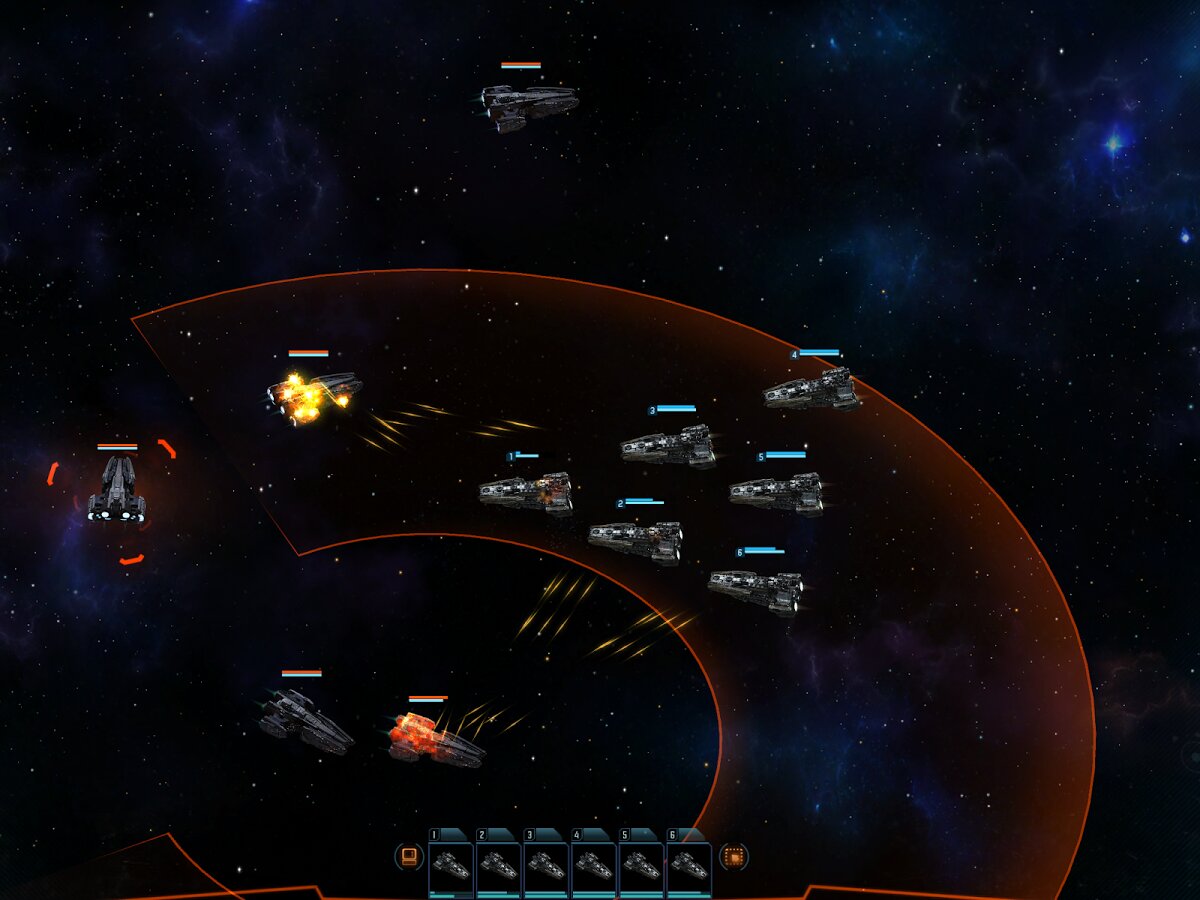Choose ship card number 6
This screenshot has width=1200, height=900.
point(689,865)
